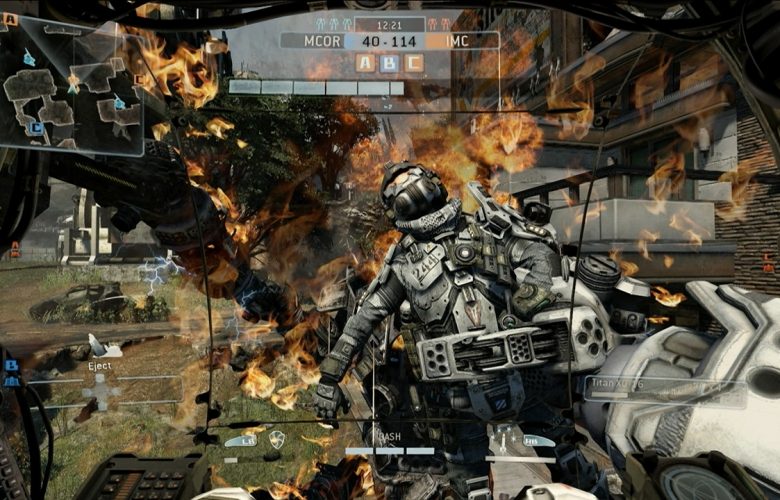This screenshot has width=780, height=500.
Task: Select hardpoint B icon
Action: [x=389, y=63]
